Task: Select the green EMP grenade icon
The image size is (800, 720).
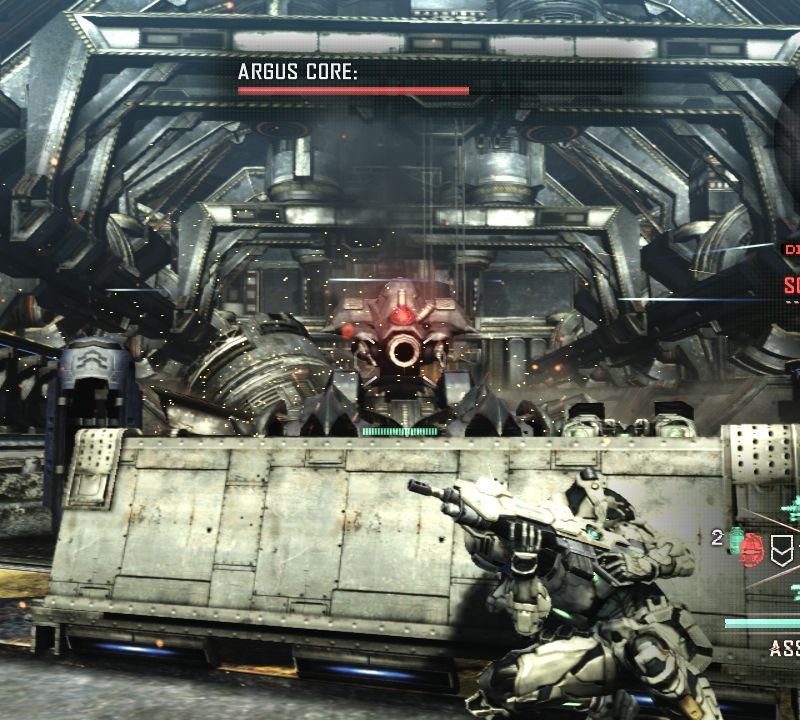Action: (x=735, y=539)
